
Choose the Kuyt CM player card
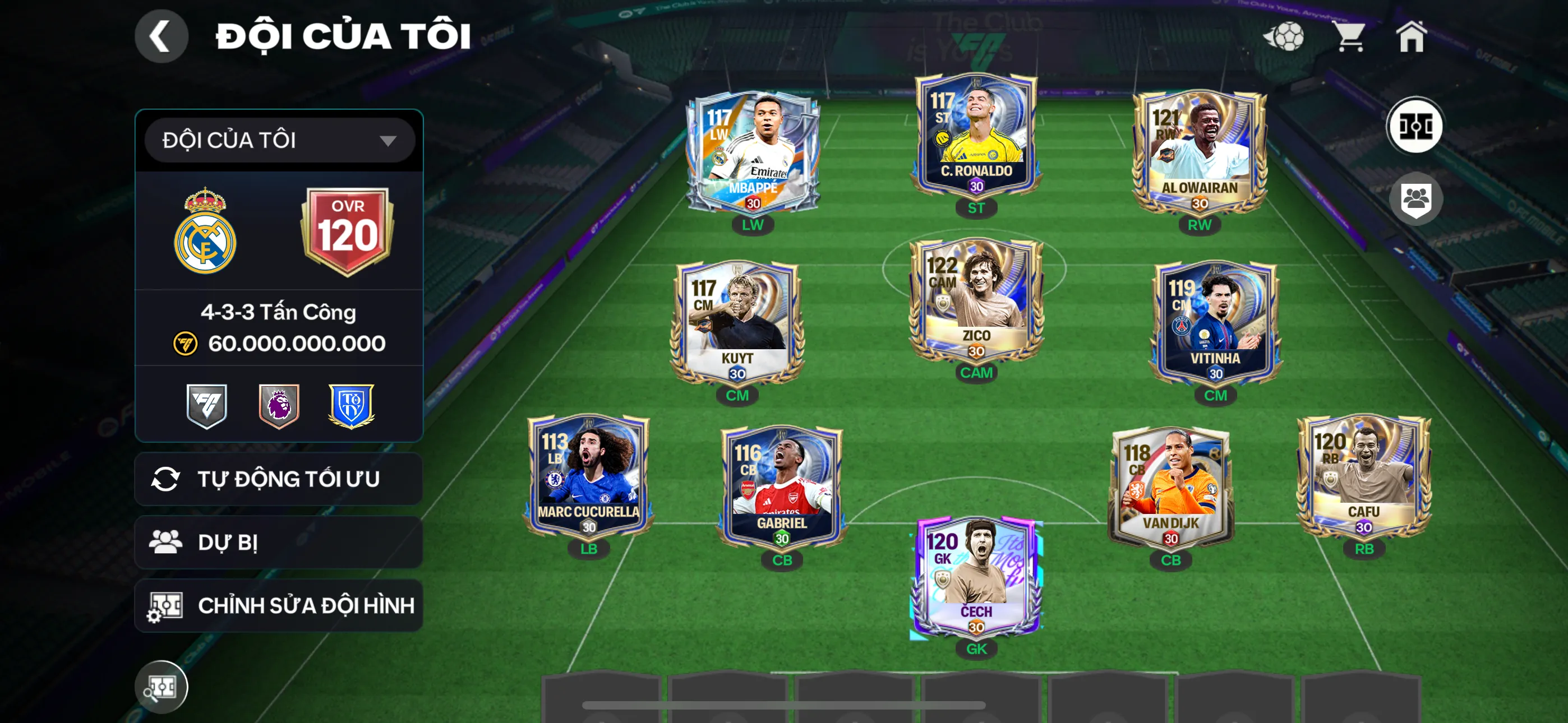tap(737, 323)
